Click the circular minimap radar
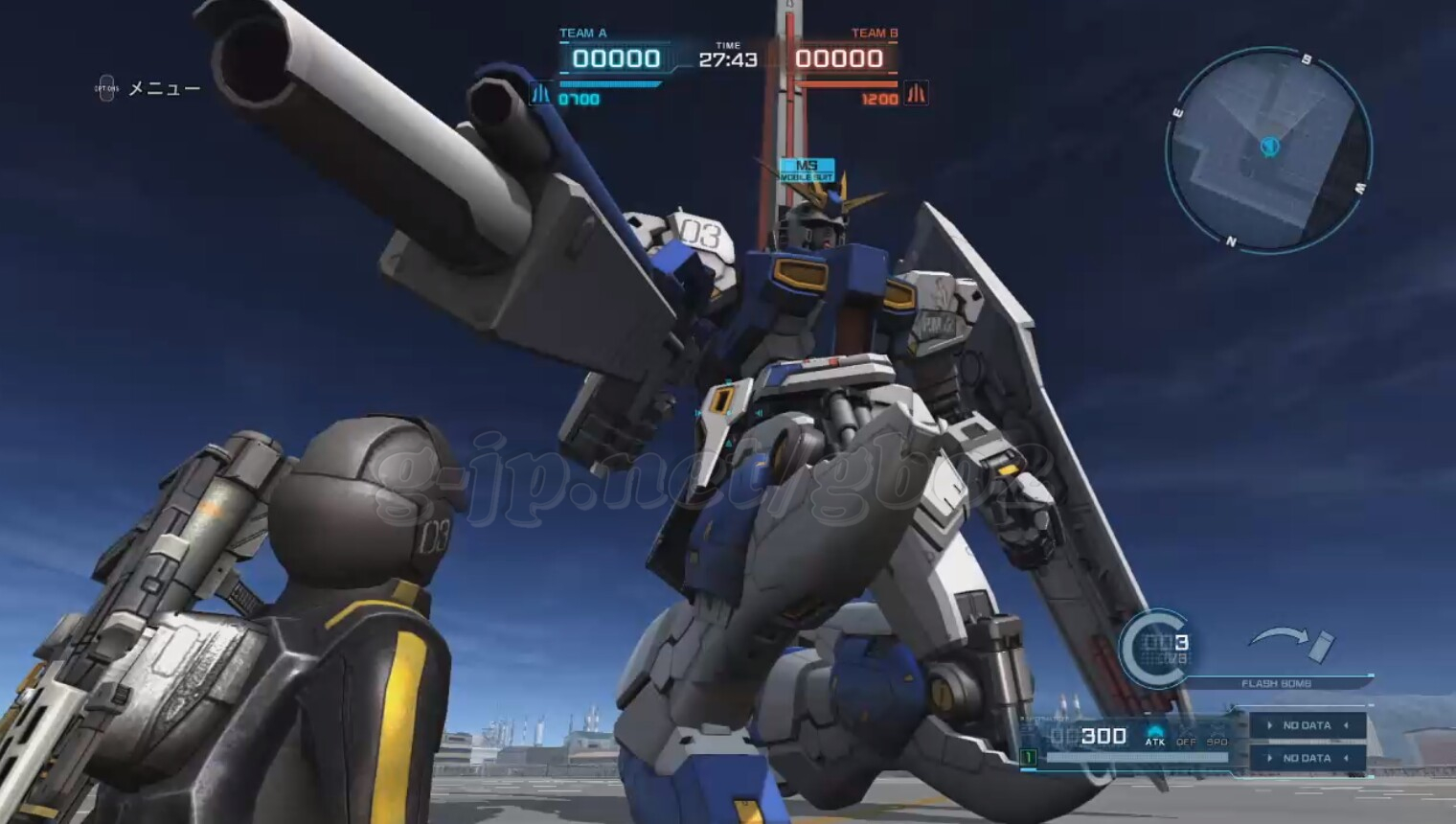Viewport: 1456px width, 824px height. click(x=1268, y=150)
